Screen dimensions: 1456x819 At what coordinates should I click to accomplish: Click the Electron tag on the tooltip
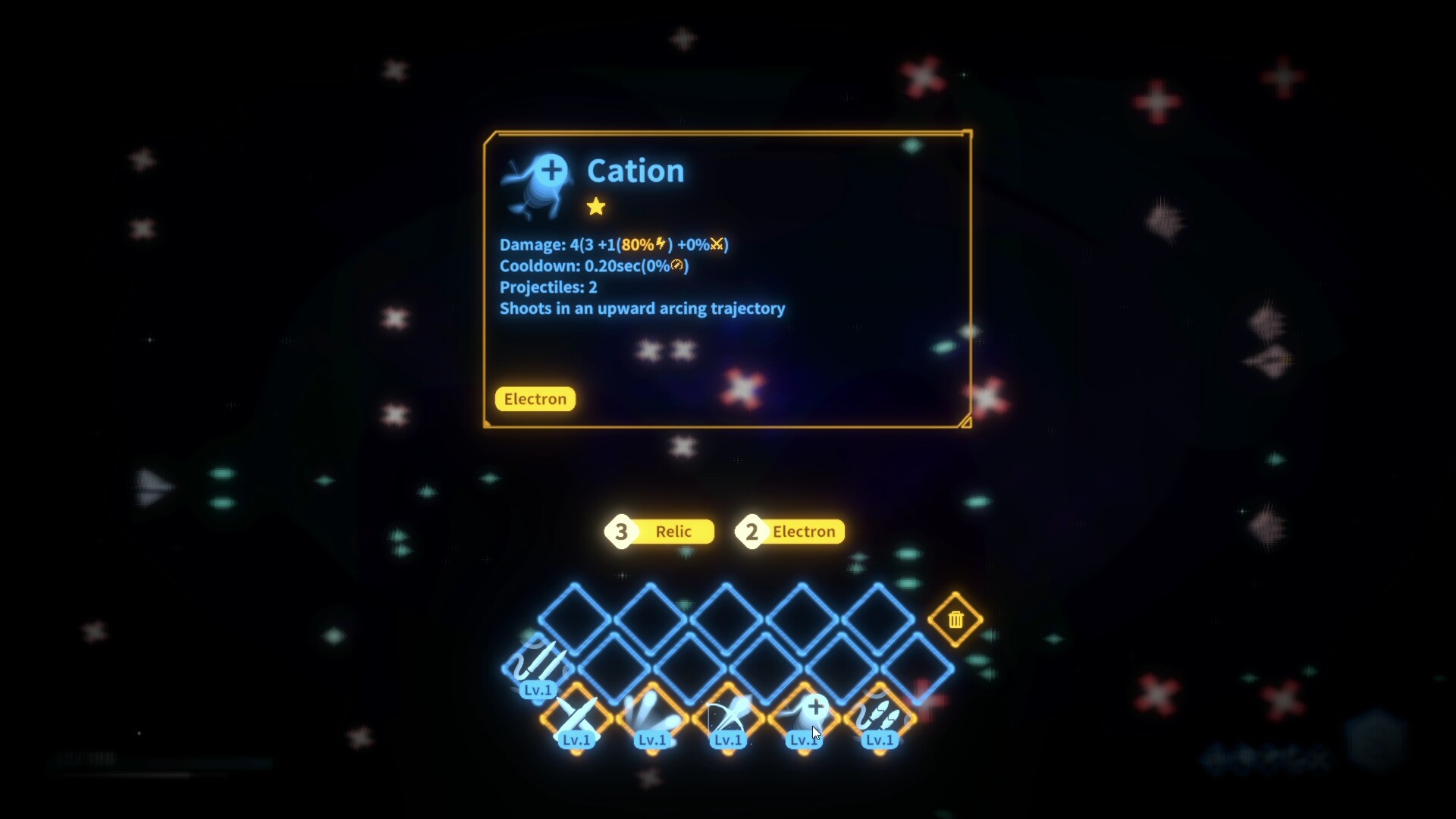click(x=535, y=399)
